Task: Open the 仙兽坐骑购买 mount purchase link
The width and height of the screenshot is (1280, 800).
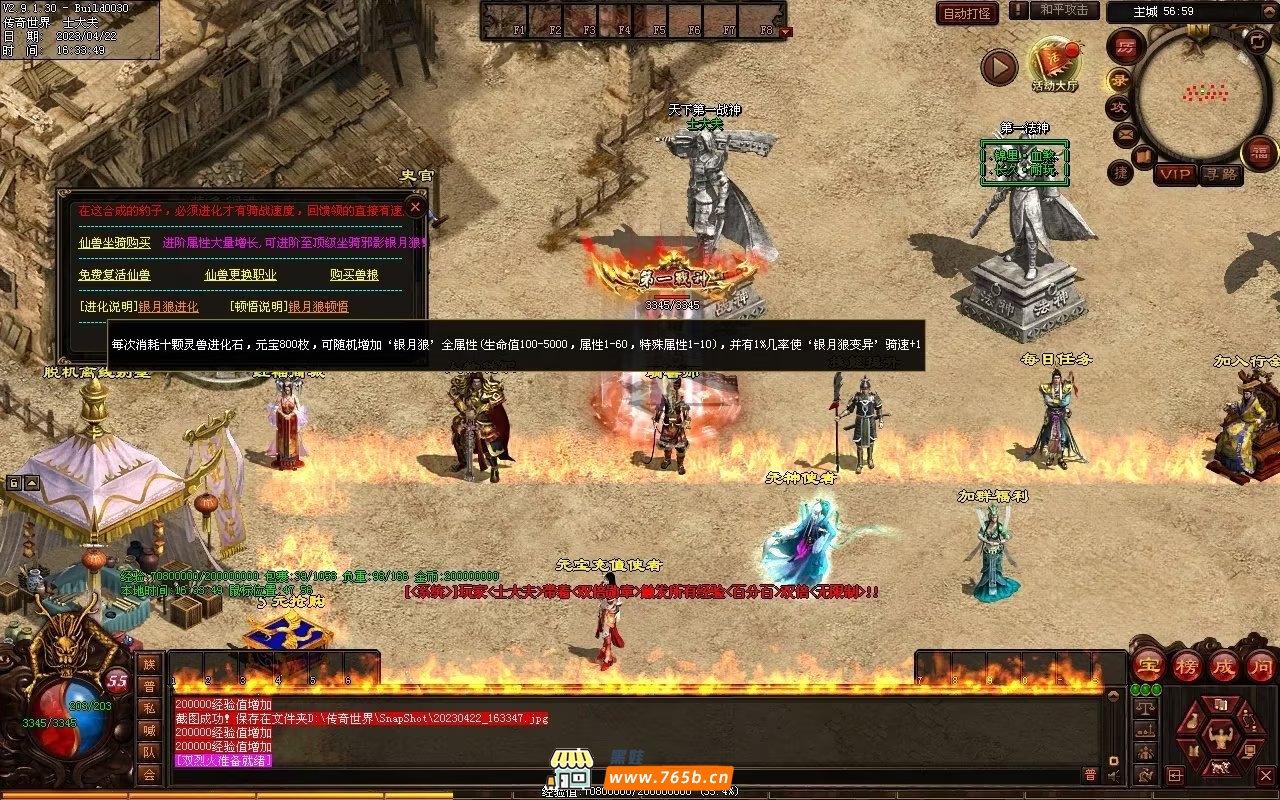Action: pyautogui.click(x=114, y=242)
